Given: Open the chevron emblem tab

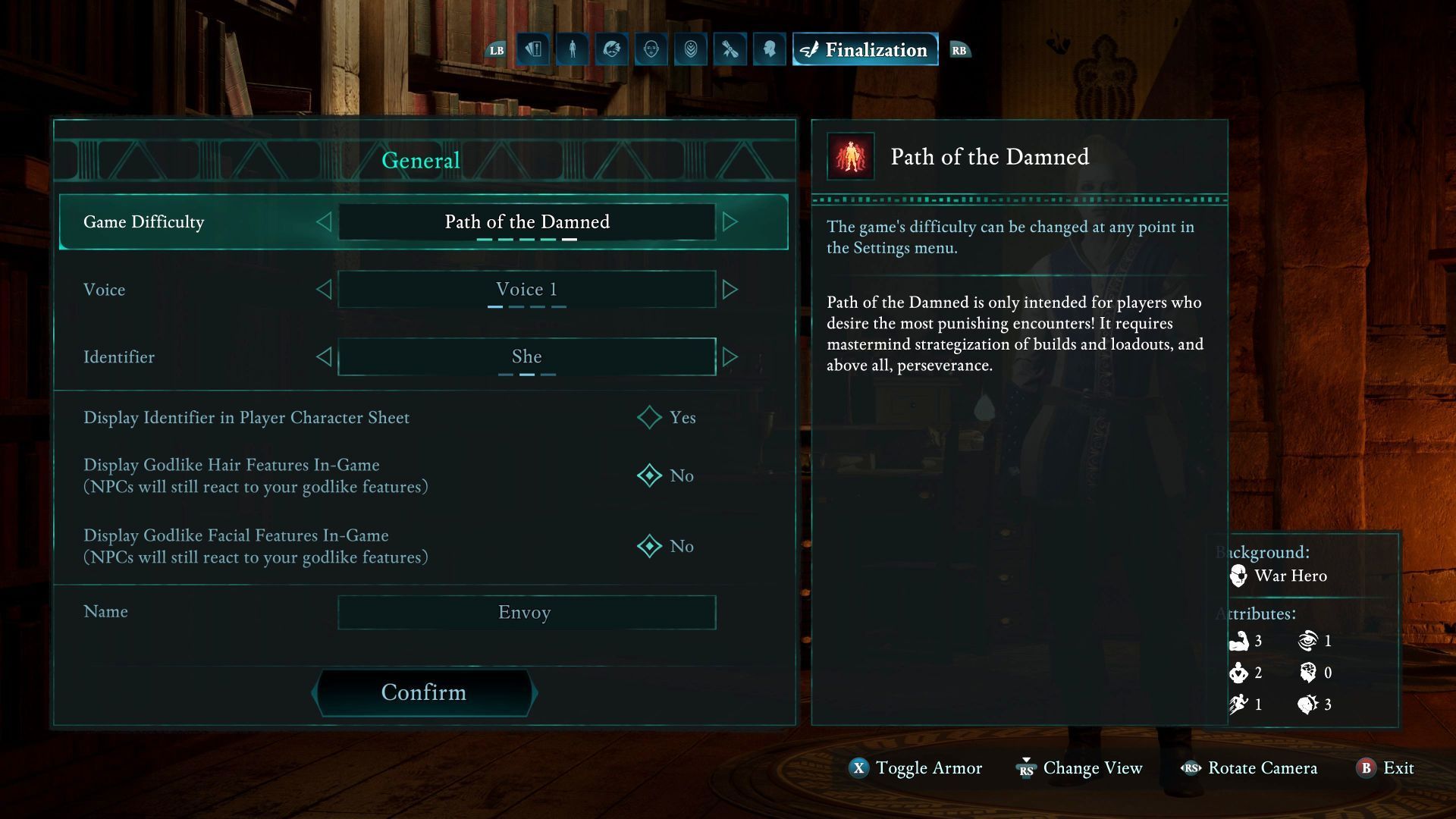Looking at the screenshot, I should click(691, 49).
